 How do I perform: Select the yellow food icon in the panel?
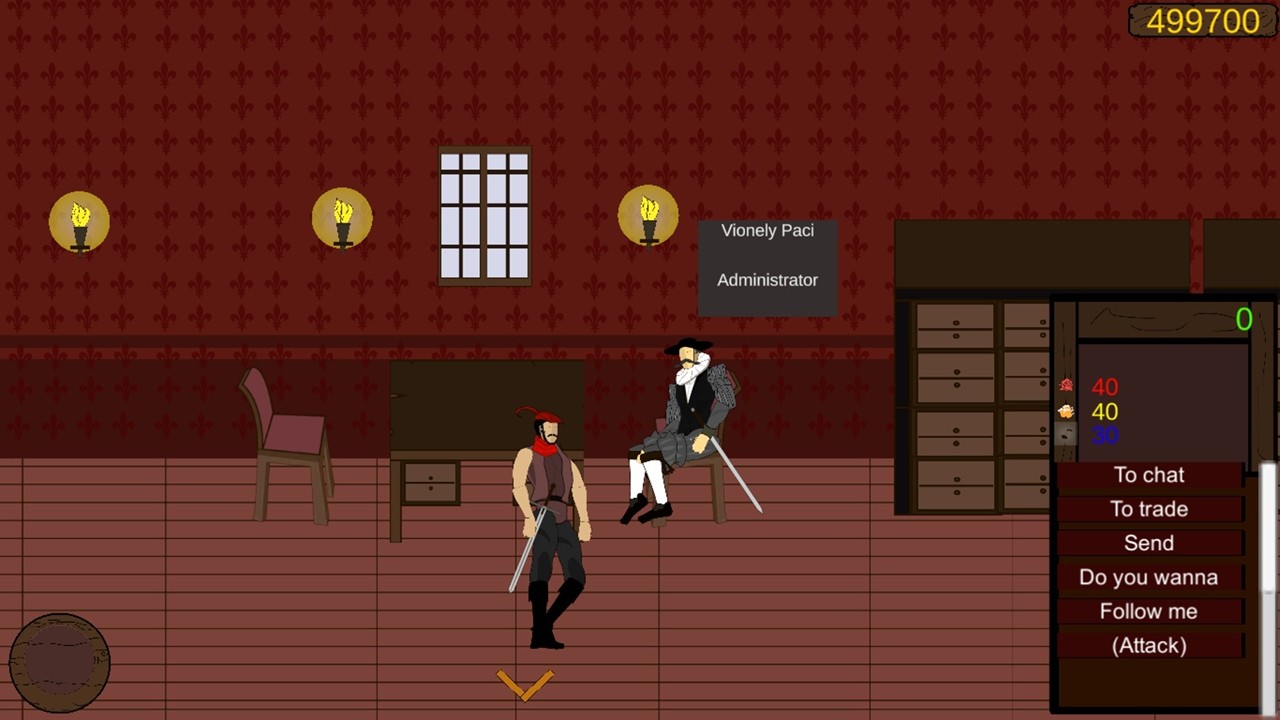coord(1065,410)
